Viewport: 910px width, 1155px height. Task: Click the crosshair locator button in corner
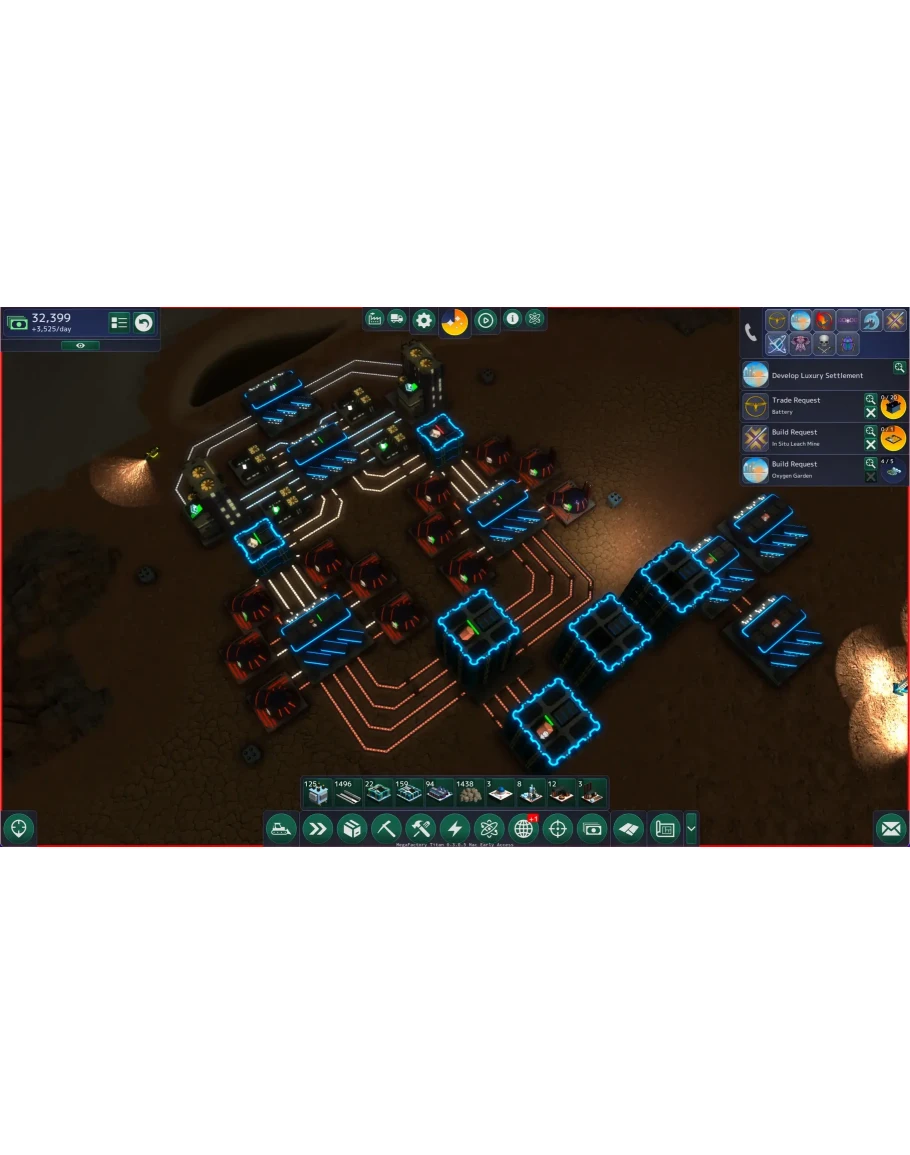pyautogui.click(x=19, y=828)
